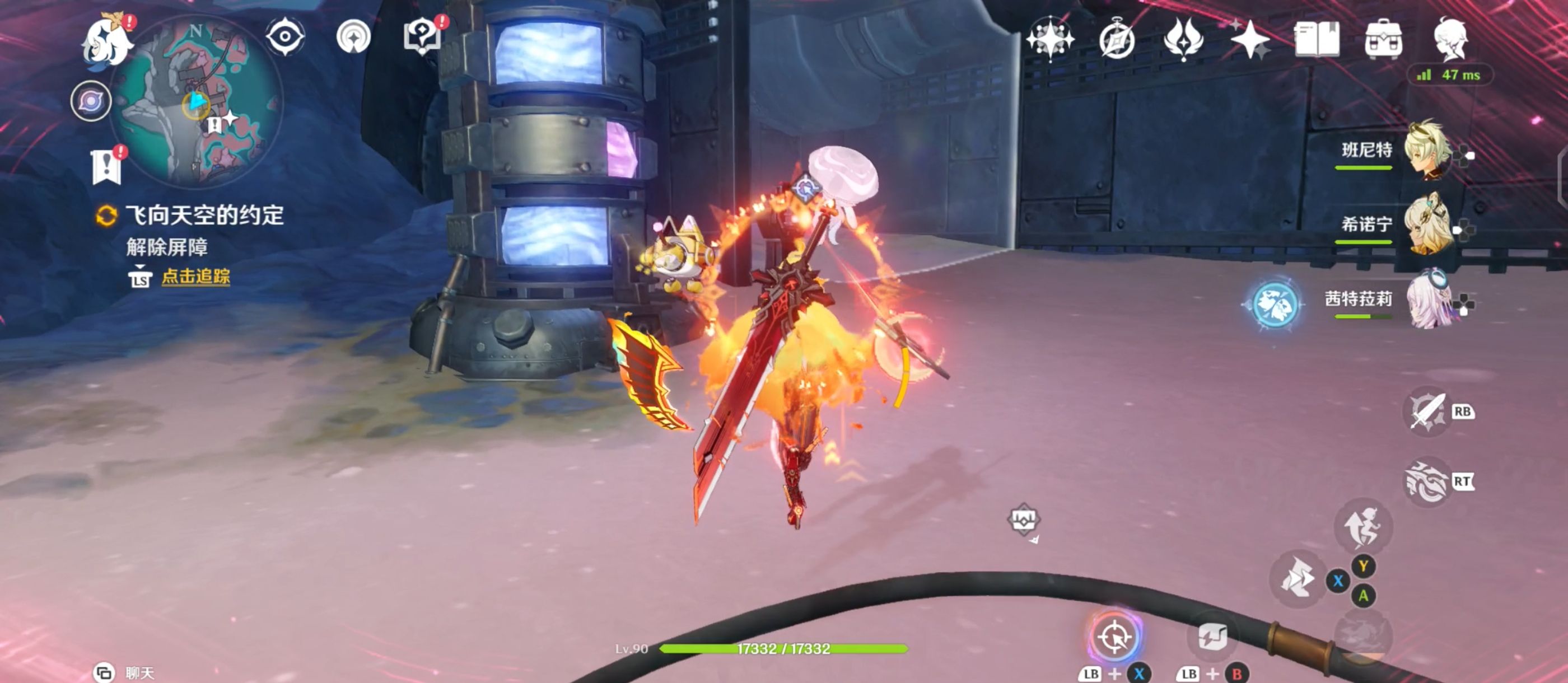Screen dimensions: 1568x683
Task: Open the circular minimap
Action: [196, 101]
